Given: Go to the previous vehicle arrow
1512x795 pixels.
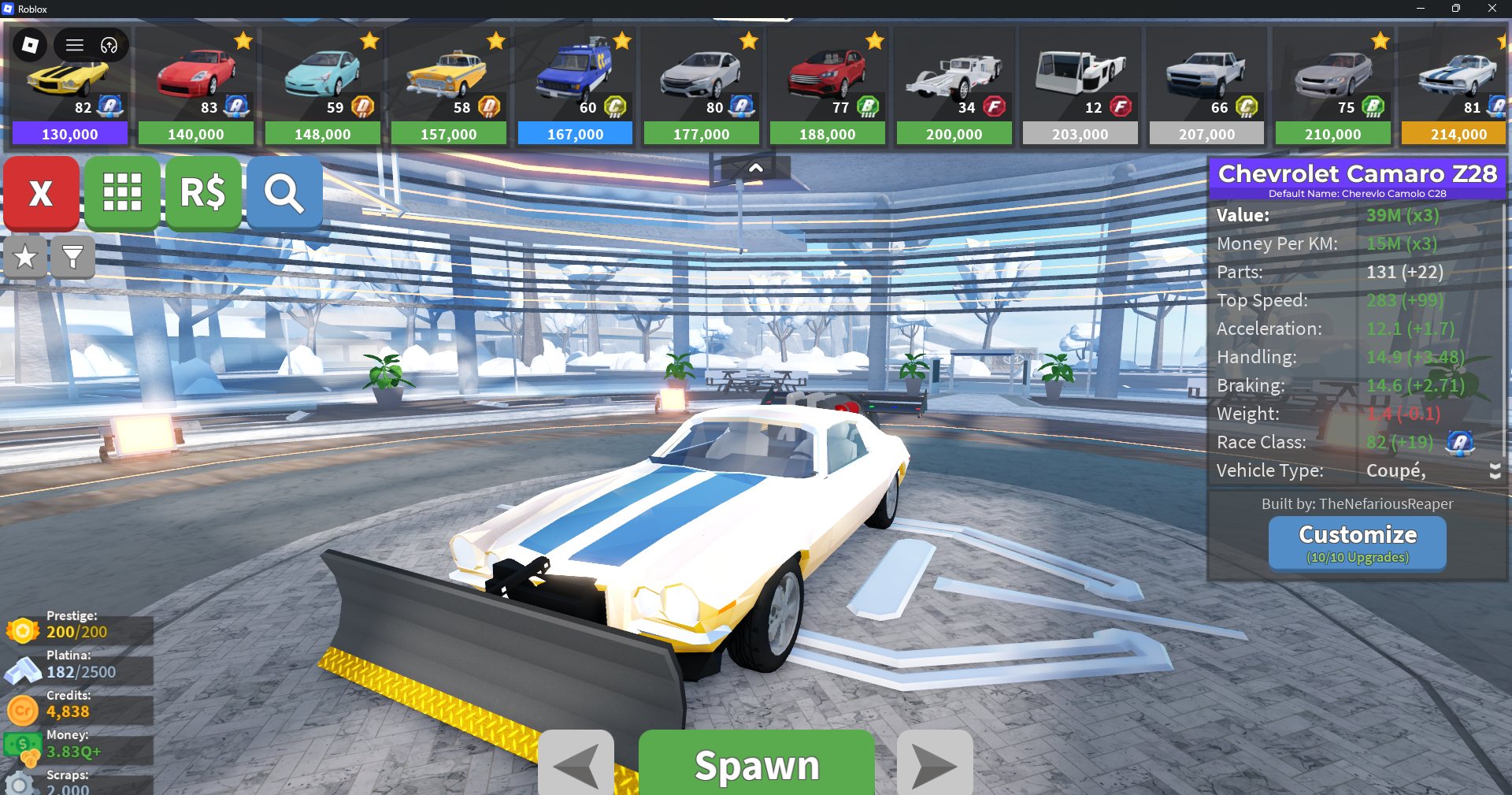Looking at the screenshot, I should click(576, 764).
